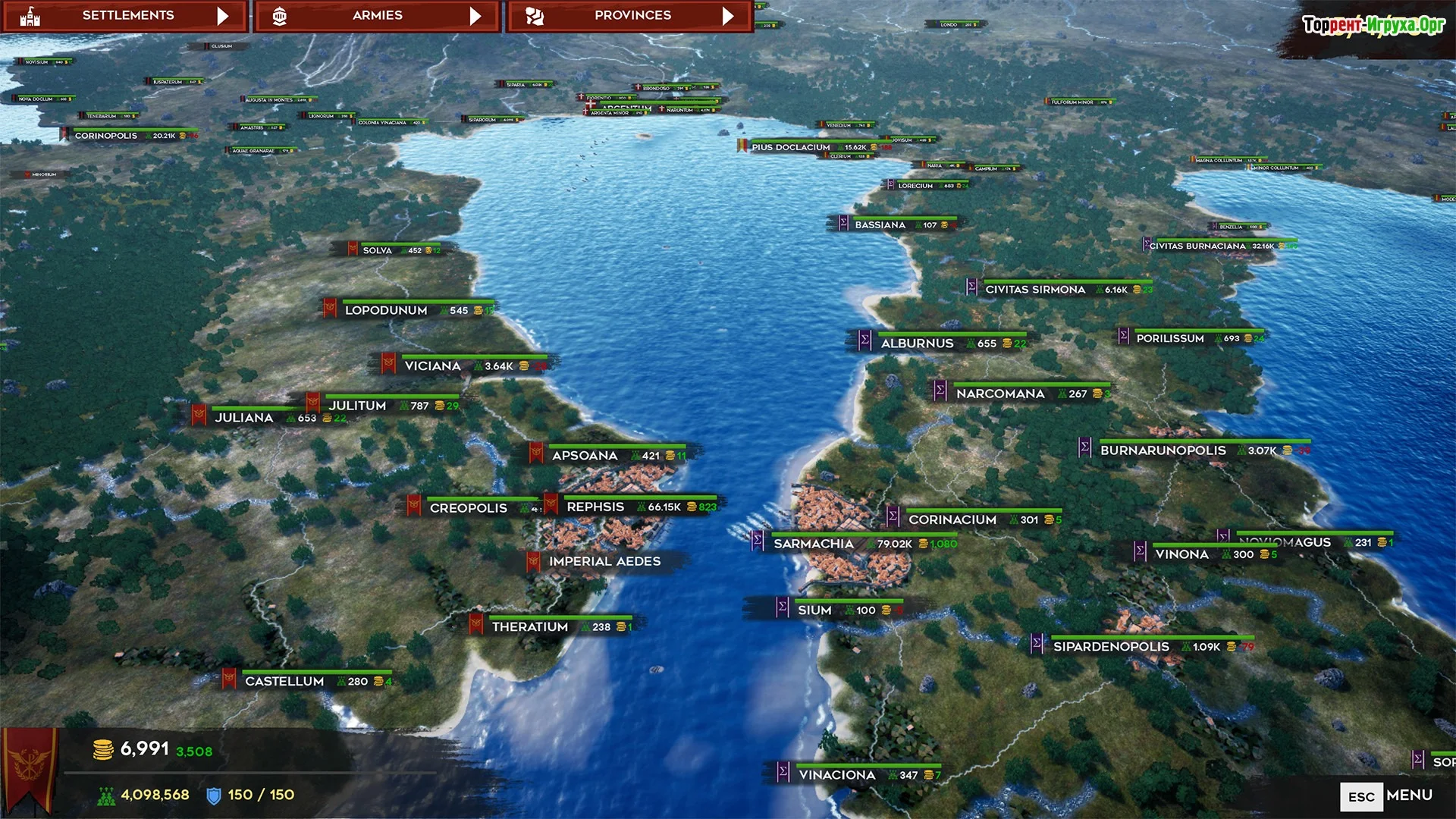This screenshot has width=1456, height=819.
Task: Click the Lopodunum settlement label
Action: 386,310
